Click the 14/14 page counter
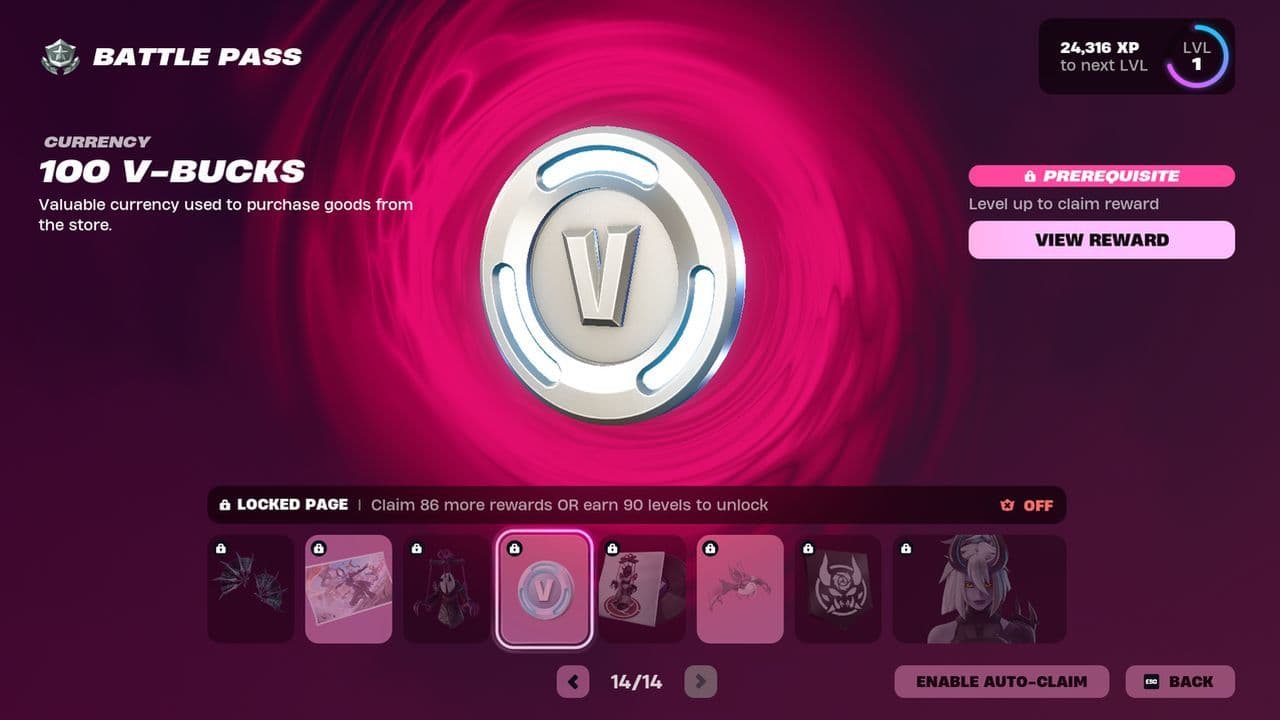The image size is (1280, 720). point(637,681)
